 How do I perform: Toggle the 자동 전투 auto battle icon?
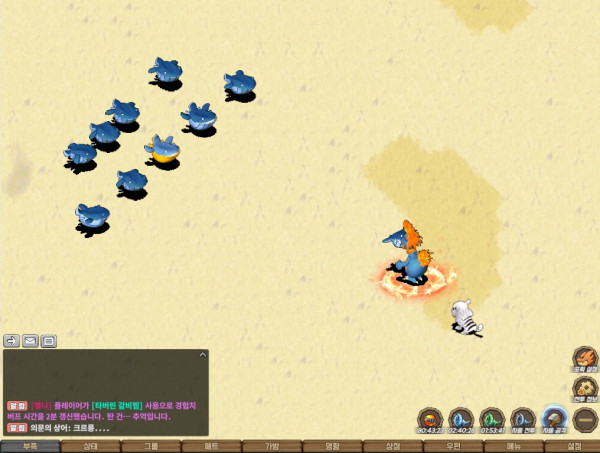(523, 419)
